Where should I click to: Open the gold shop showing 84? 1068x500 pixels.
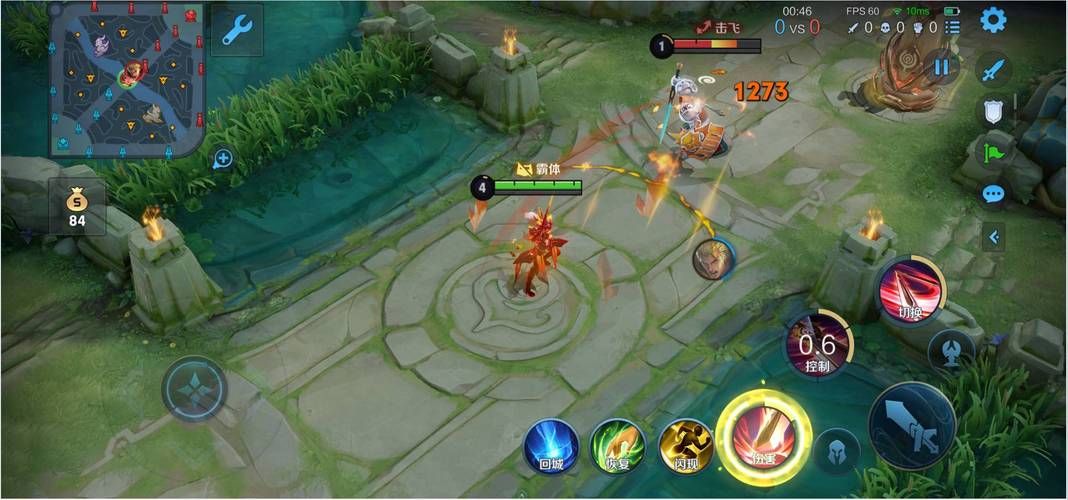[x=77, y=207]
